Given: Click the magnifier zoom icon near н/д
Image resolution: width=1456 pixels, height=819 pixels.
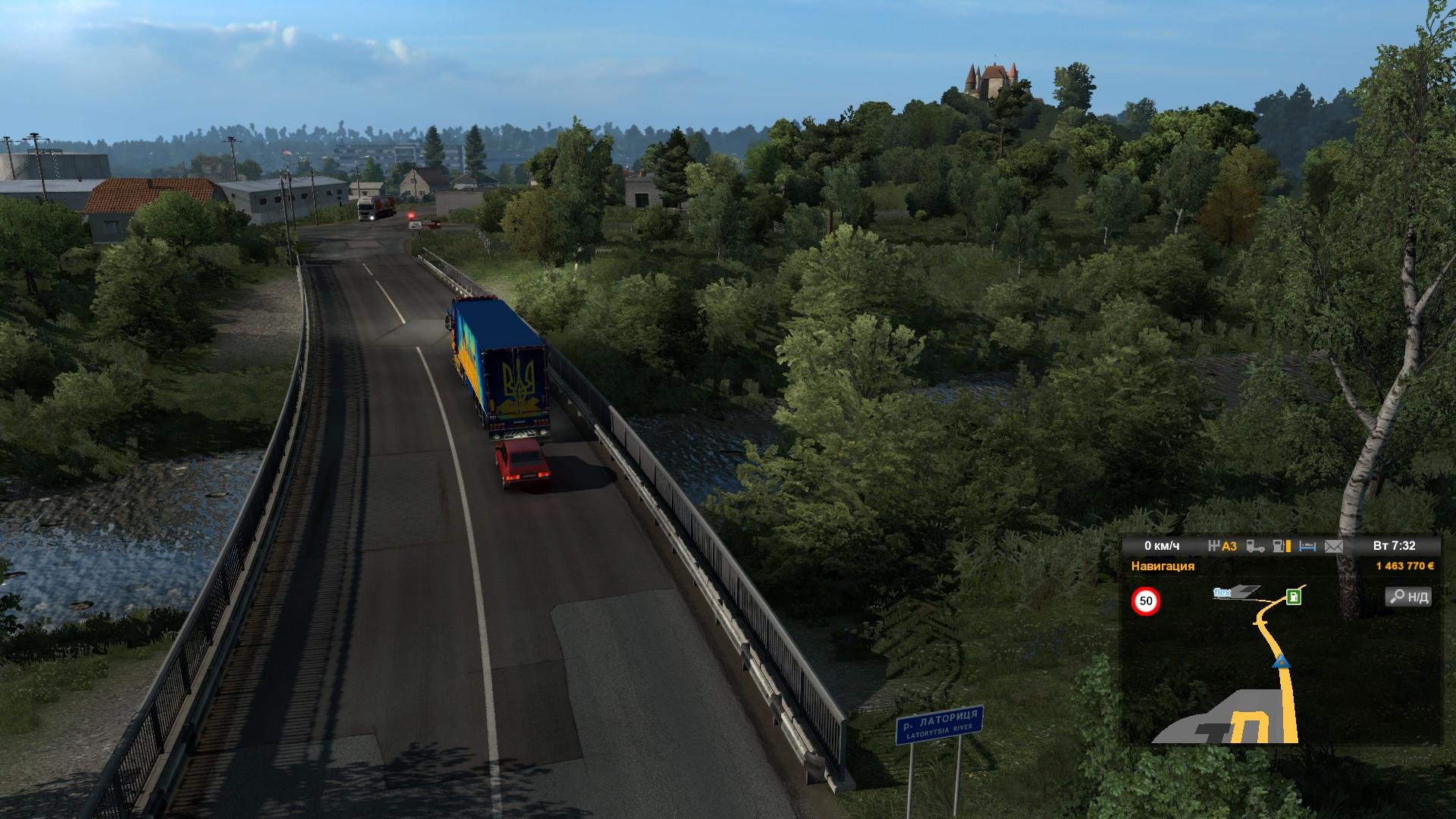Looking at the screenshot, I should coord(1399,598).
